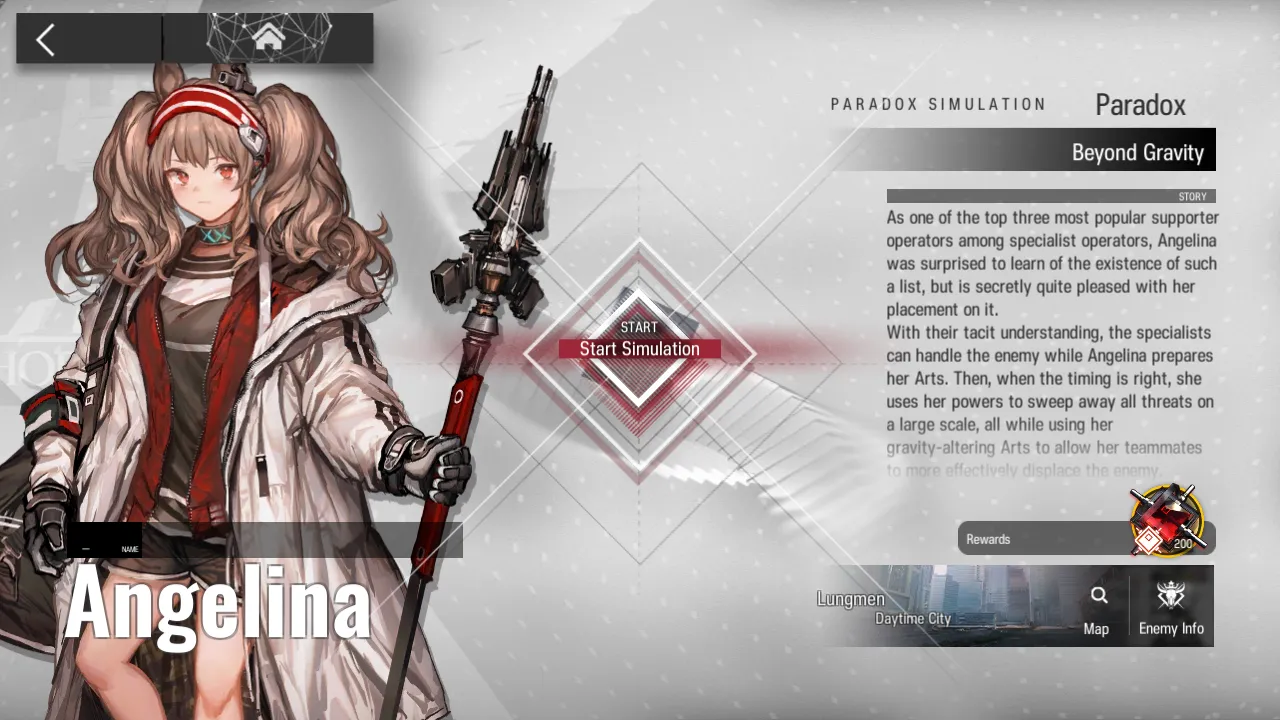Go back using the arrow button

(46, 40)
